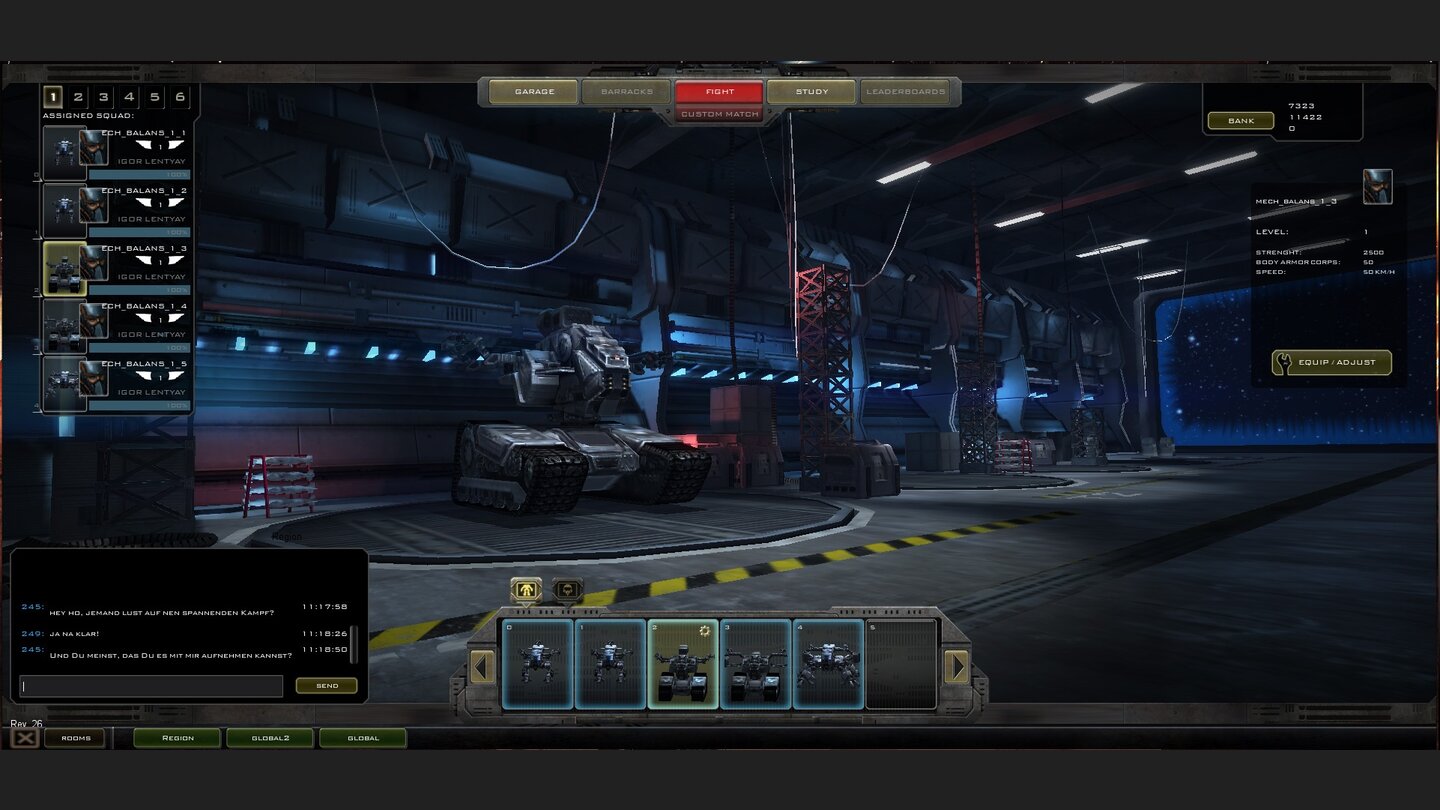The image size is (1440, 810).
Task: Open the Global2 chat channel
Action: [270, 737]
